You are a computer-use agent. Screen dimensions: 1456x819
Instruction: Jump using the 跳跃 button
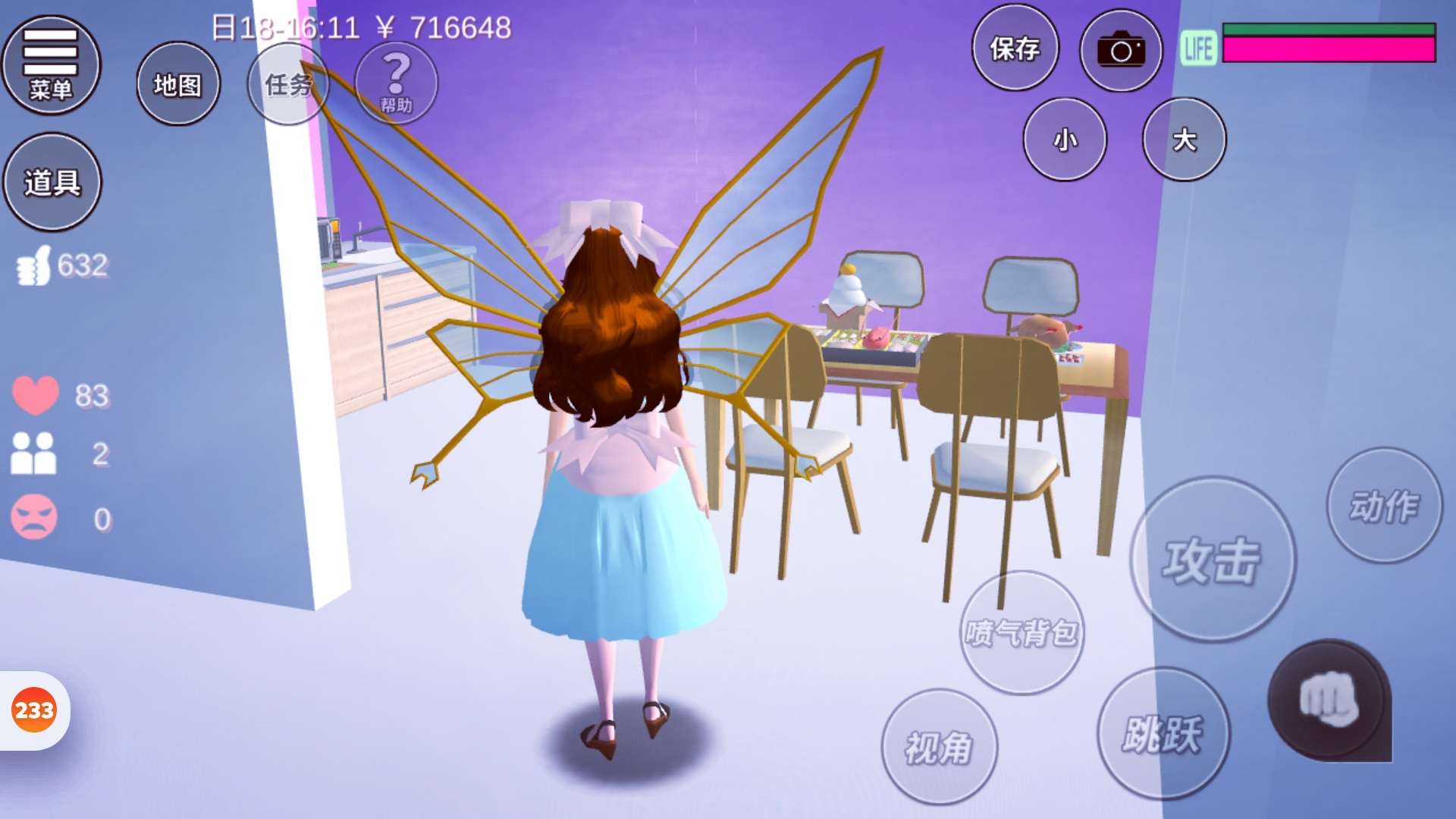[x=1163, y=733]
